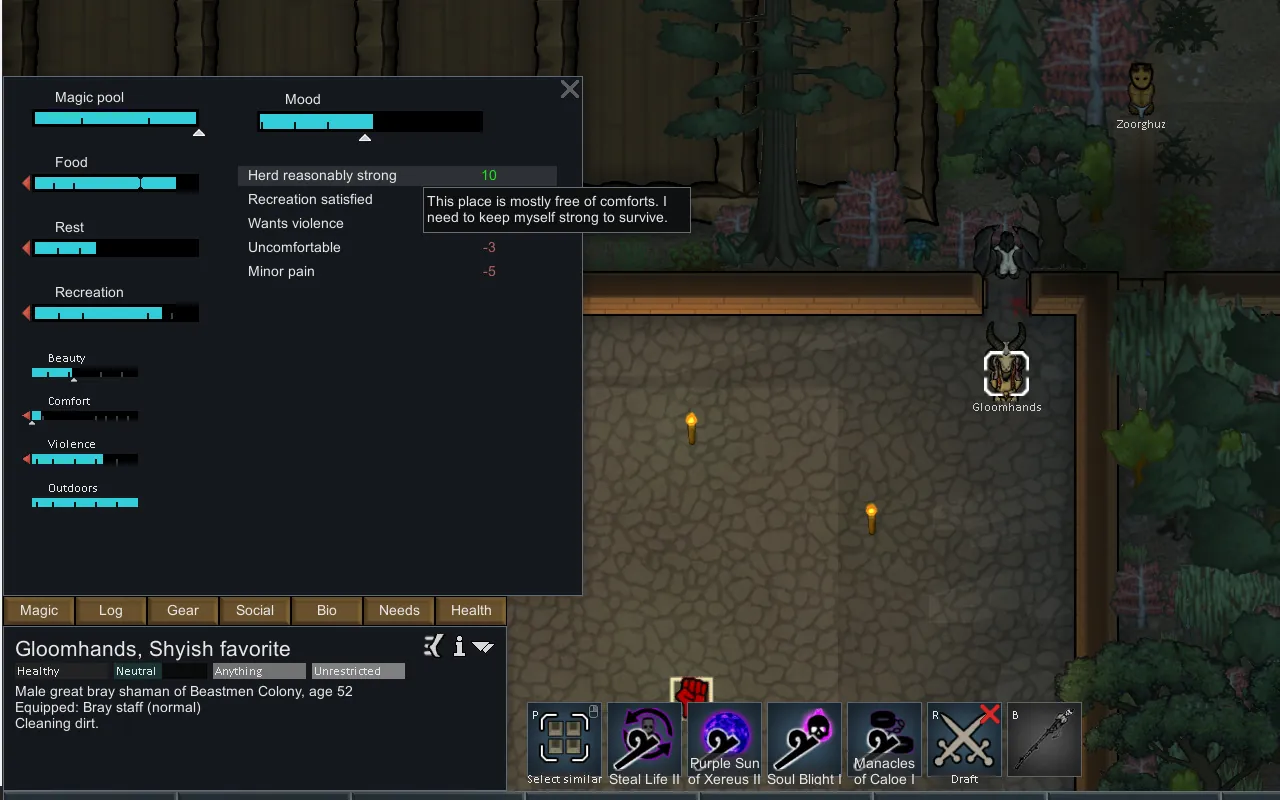The image size is (1280, 800).
Task: Open the Log tab
Action: point(111,610)
